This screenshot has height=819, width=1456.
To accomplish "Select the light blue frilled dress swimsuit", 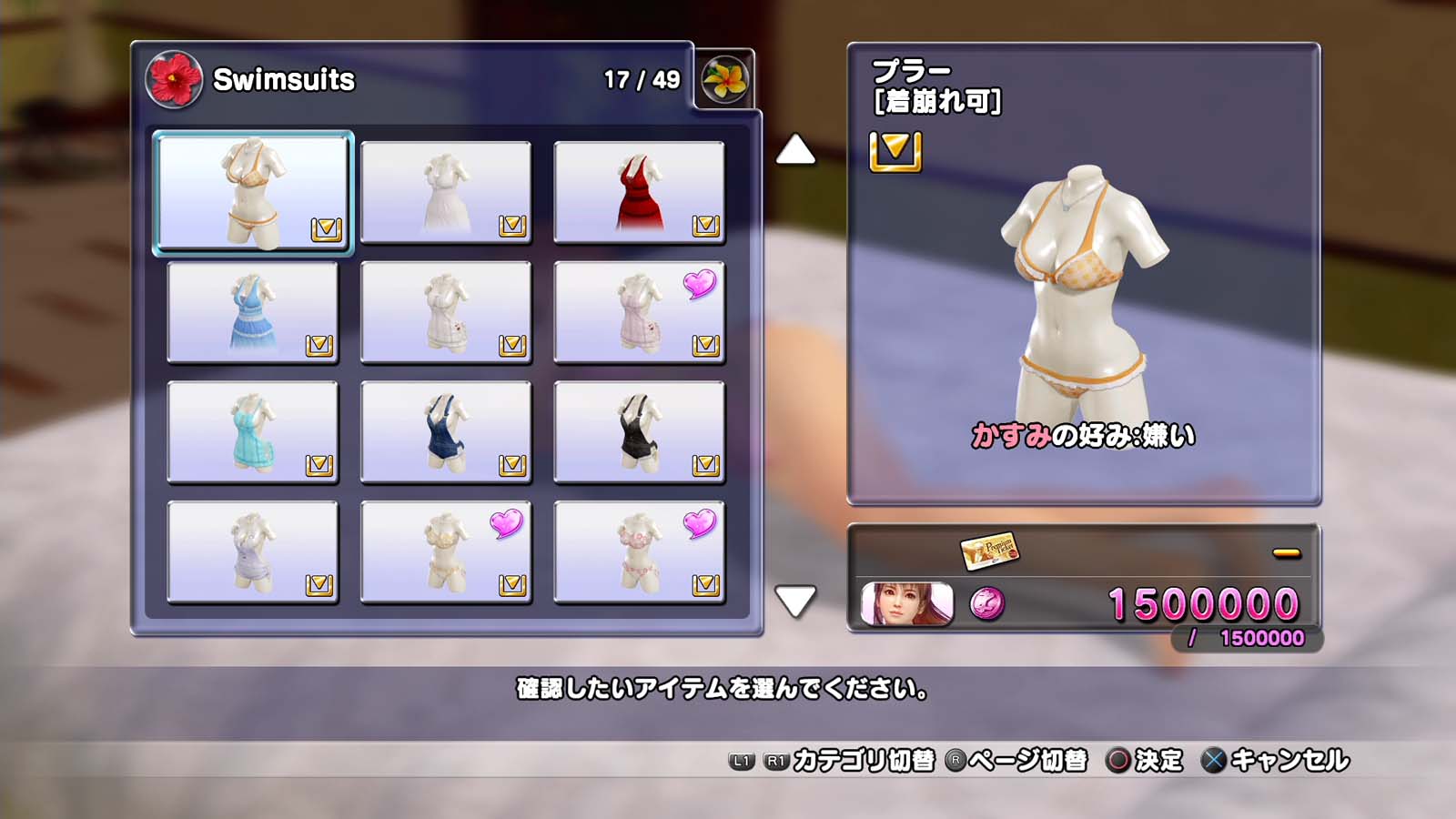I will pyautogui.click(x=253, y=312).
